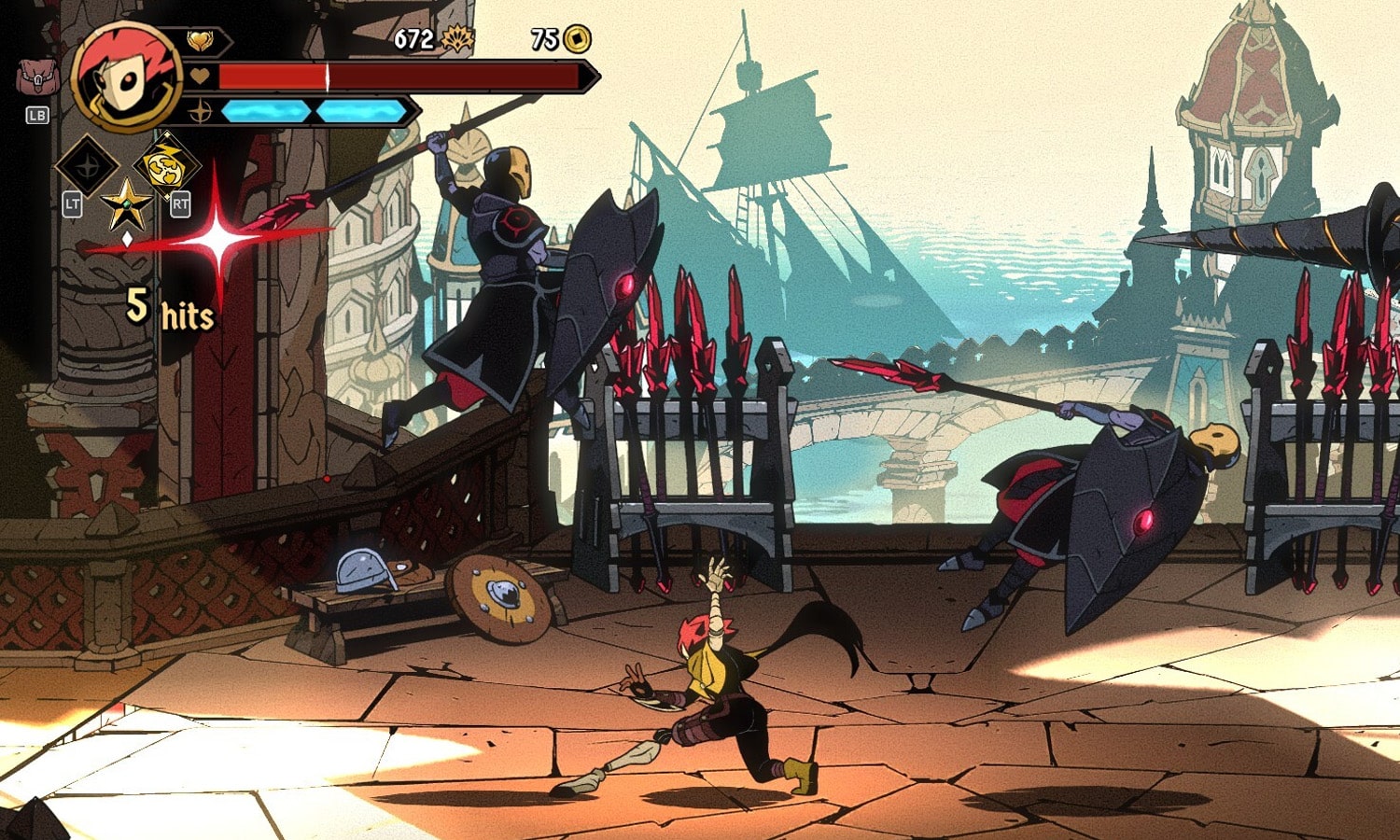The height and width of the screenshot is (840, 1400).
Task: Click the lotus currency icon beside 672
Action: 456,40
